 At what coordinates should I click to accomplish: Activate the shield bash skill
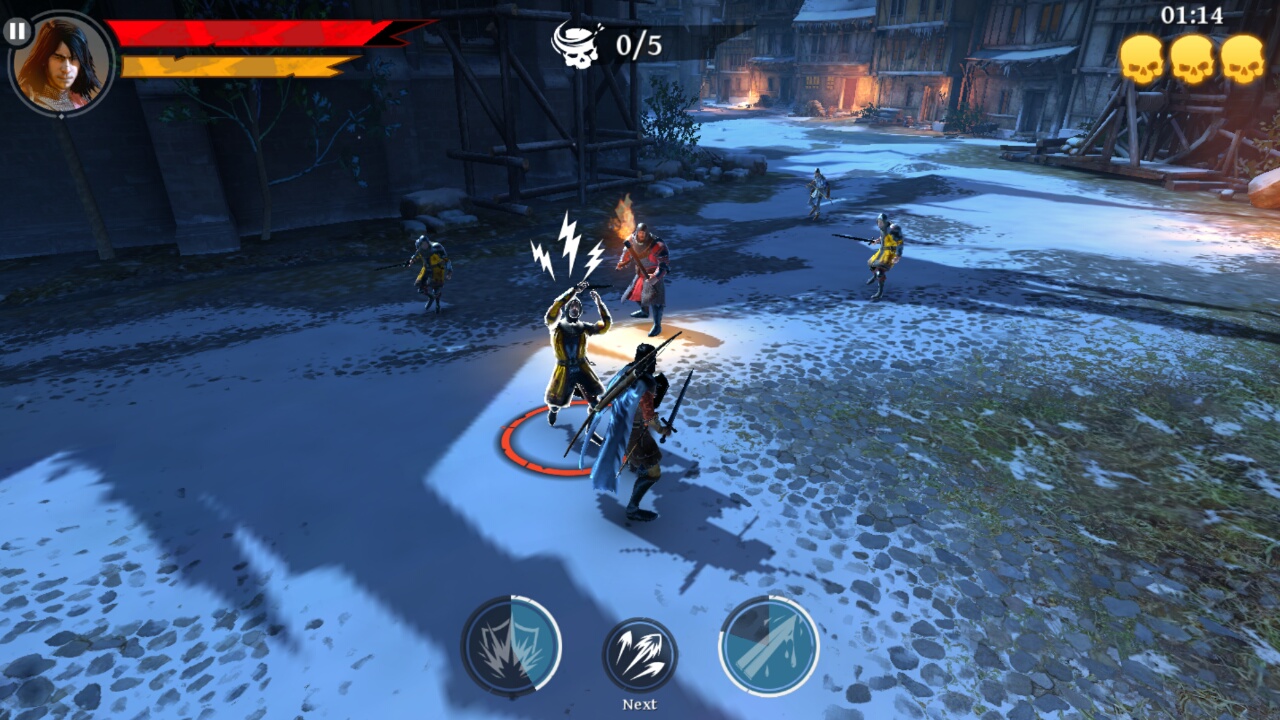coord(510,645)
